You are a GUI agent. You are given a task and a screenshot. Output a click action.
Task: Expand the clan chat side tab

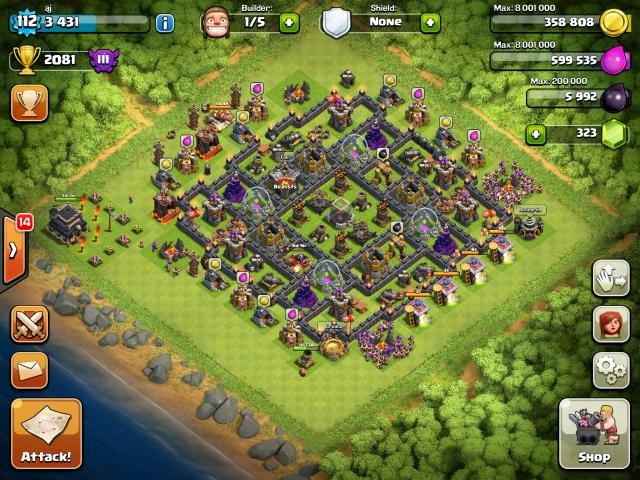13,249
